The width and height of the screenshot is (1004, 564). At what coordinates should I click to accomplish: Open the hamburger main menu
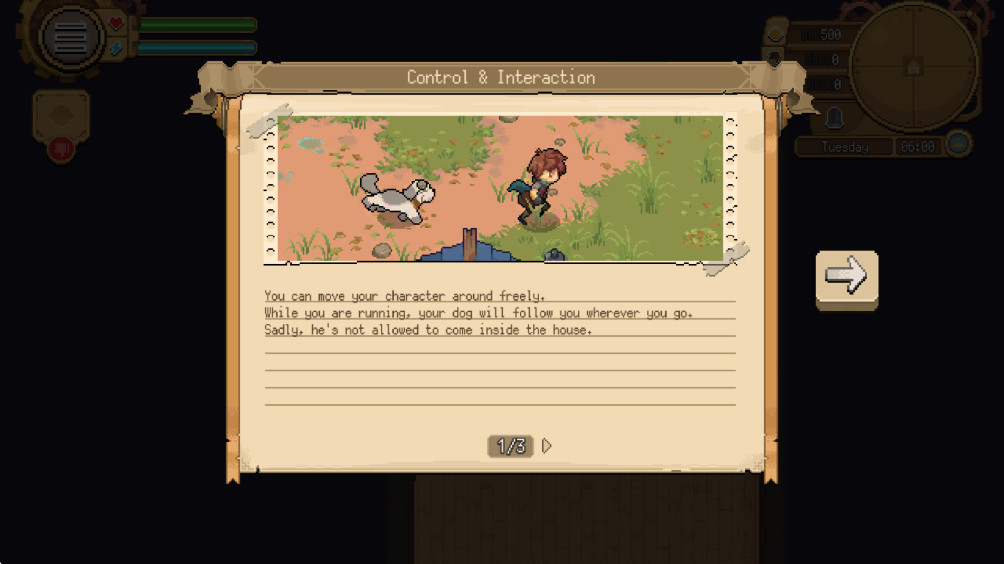(x=70, y=38)
